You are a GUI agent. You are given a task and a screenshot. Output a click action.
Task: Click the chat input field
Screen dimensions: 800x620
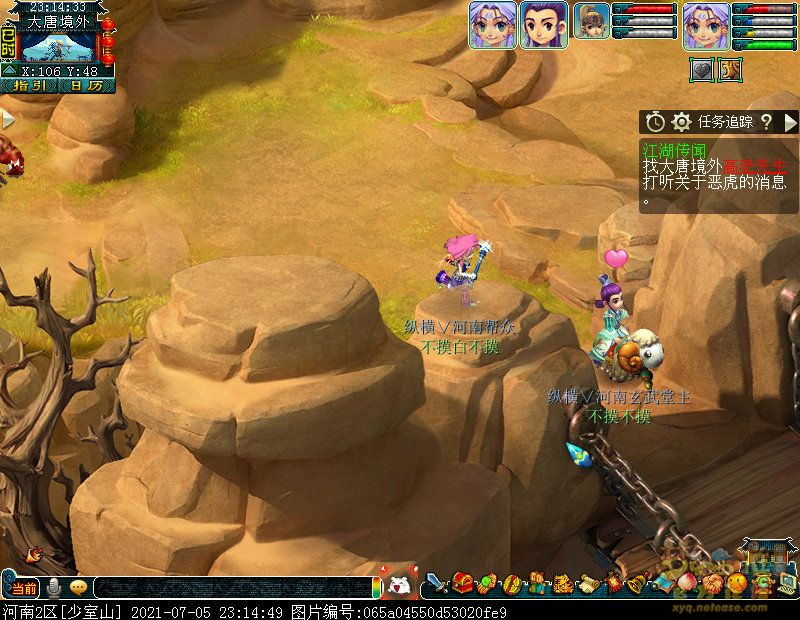click(x=230, y=588)
